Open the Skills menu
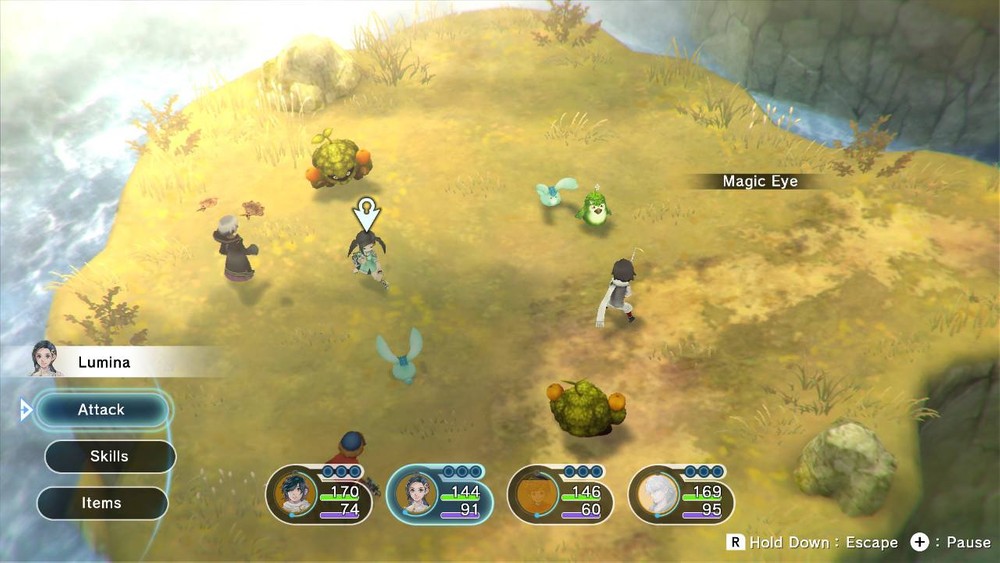 [110, 457]
